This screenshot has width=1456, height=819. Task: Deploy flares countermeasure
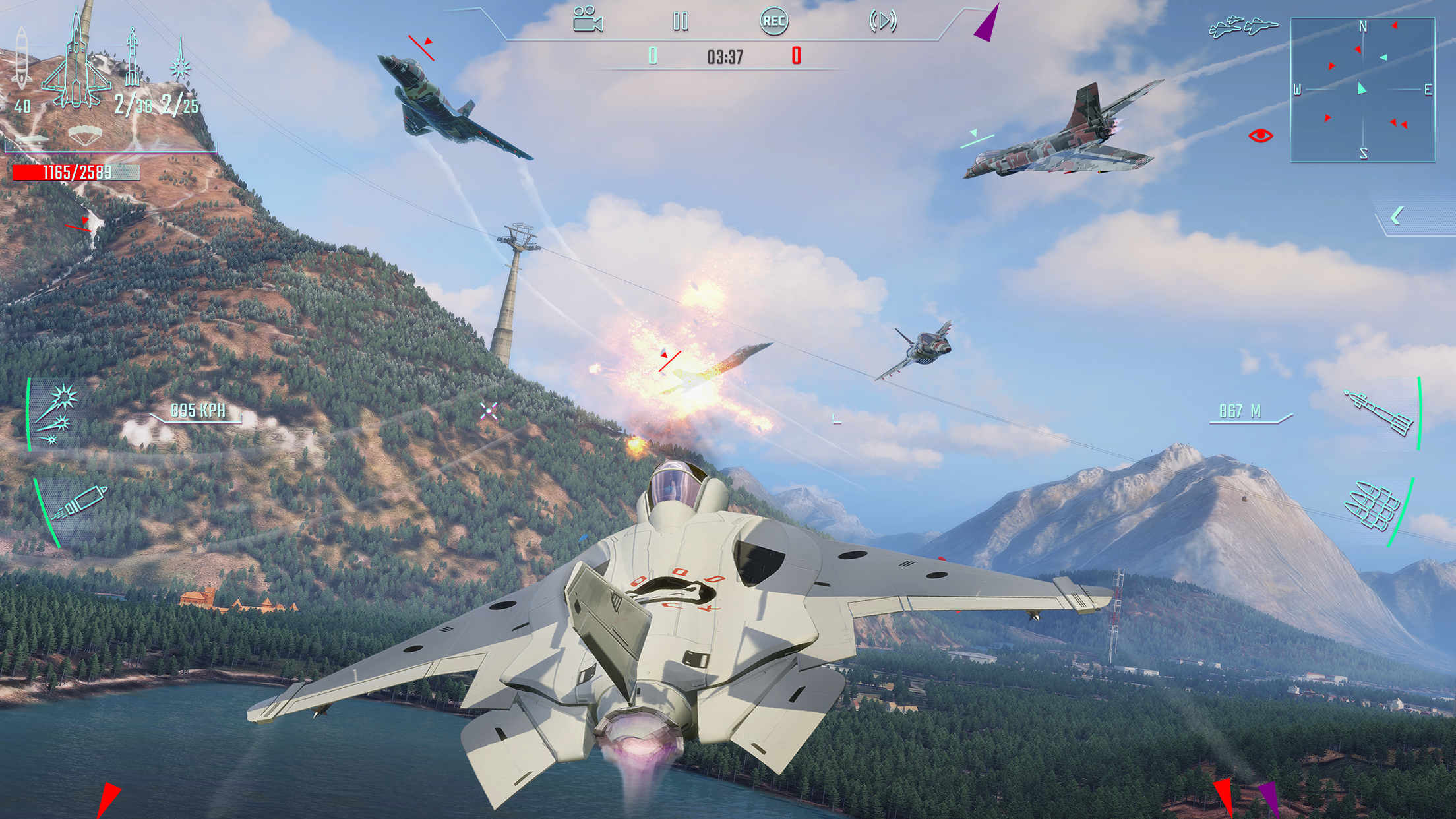point(57,415)
